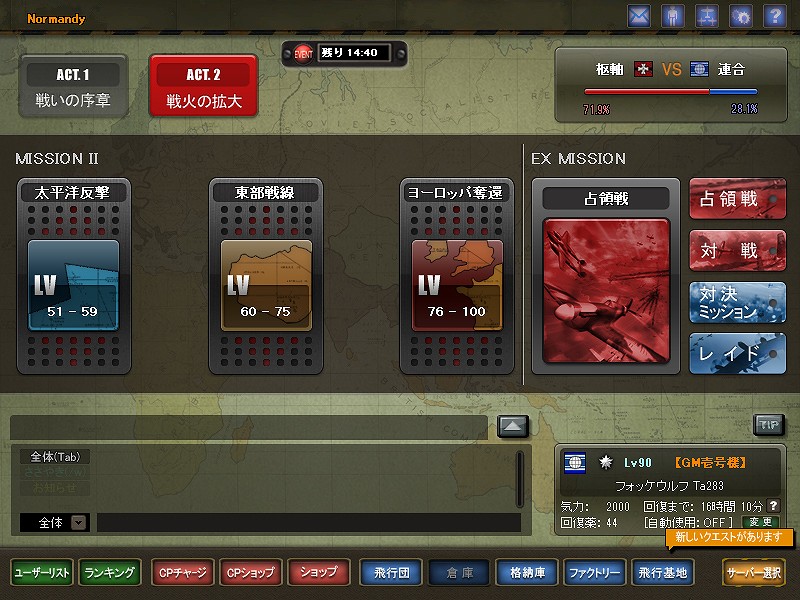Open the mail envelope icon

639,16
